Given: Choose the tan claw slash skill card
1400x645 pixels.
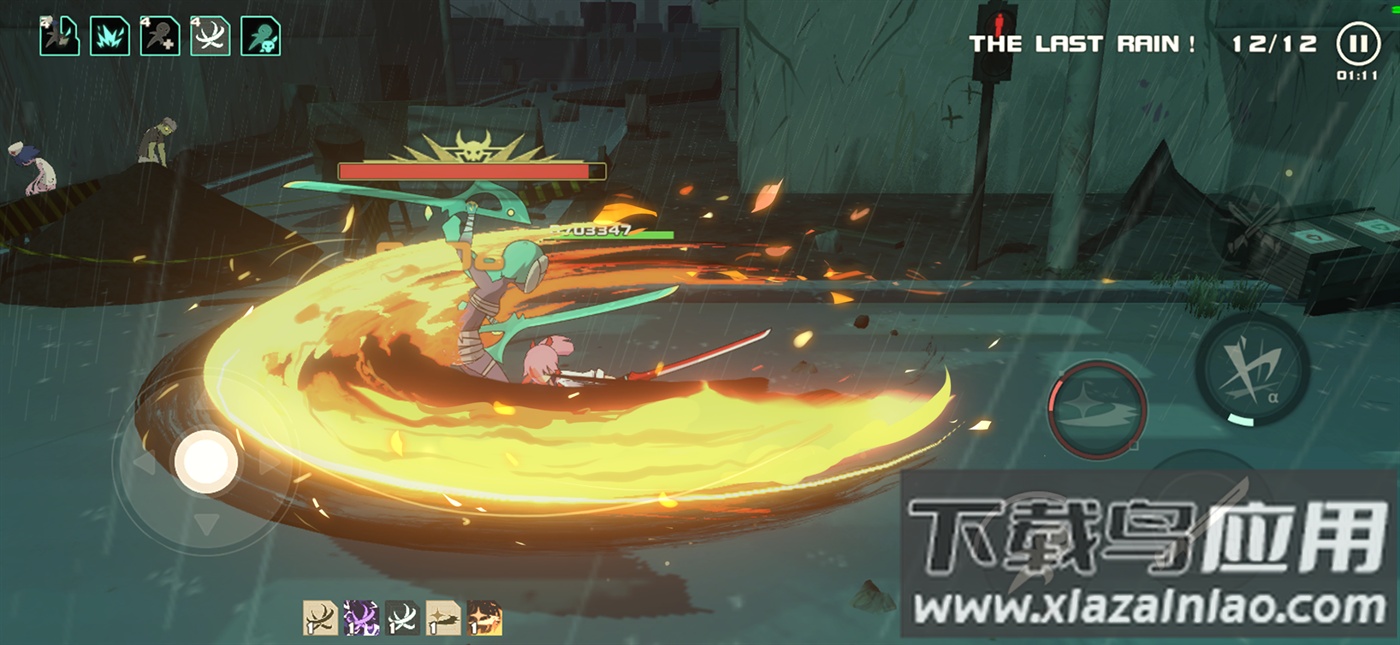Looking at the screenshot, I should pyautogui.click(x=321, y=618).
